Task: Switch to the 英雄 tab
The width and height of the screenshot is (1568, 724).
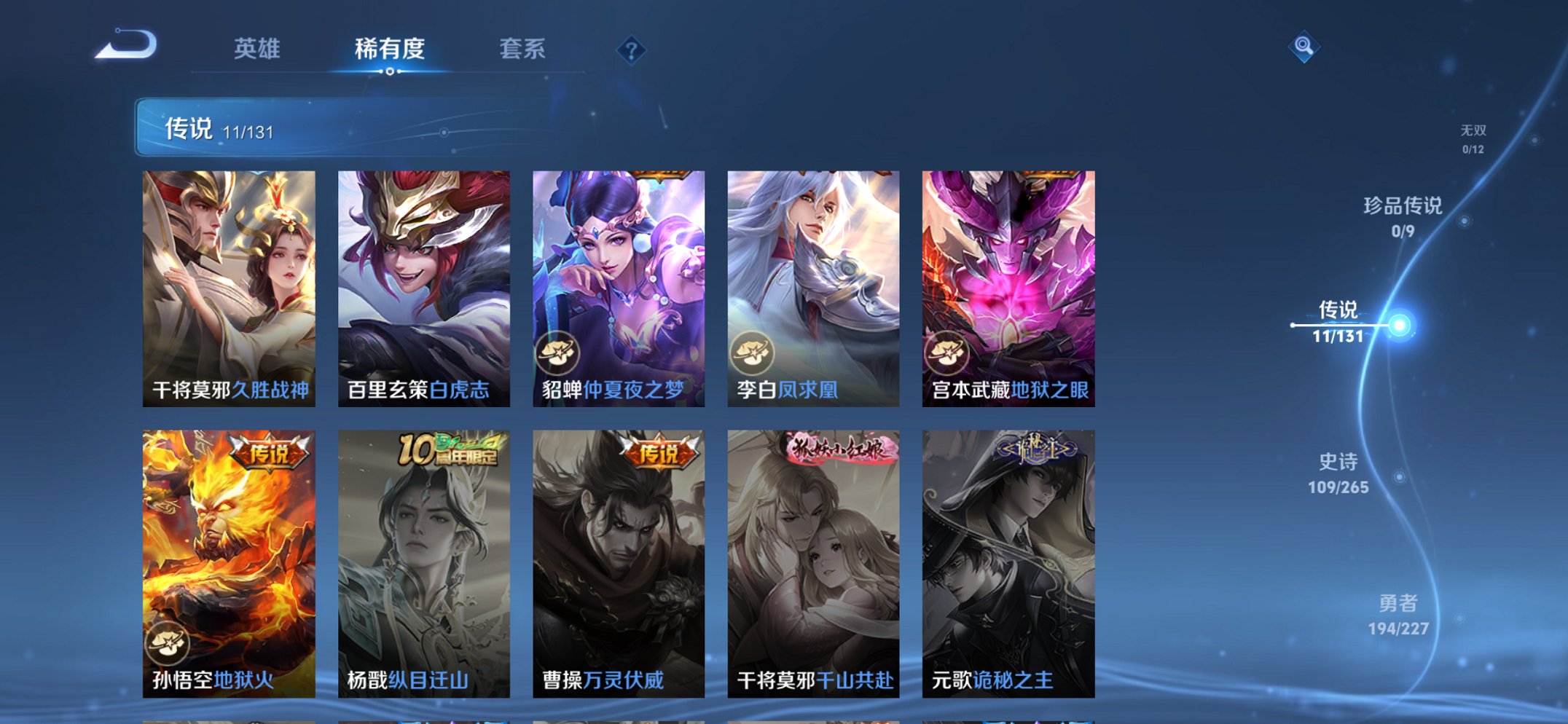Action: pyautogui.click(x=259, y=48)
